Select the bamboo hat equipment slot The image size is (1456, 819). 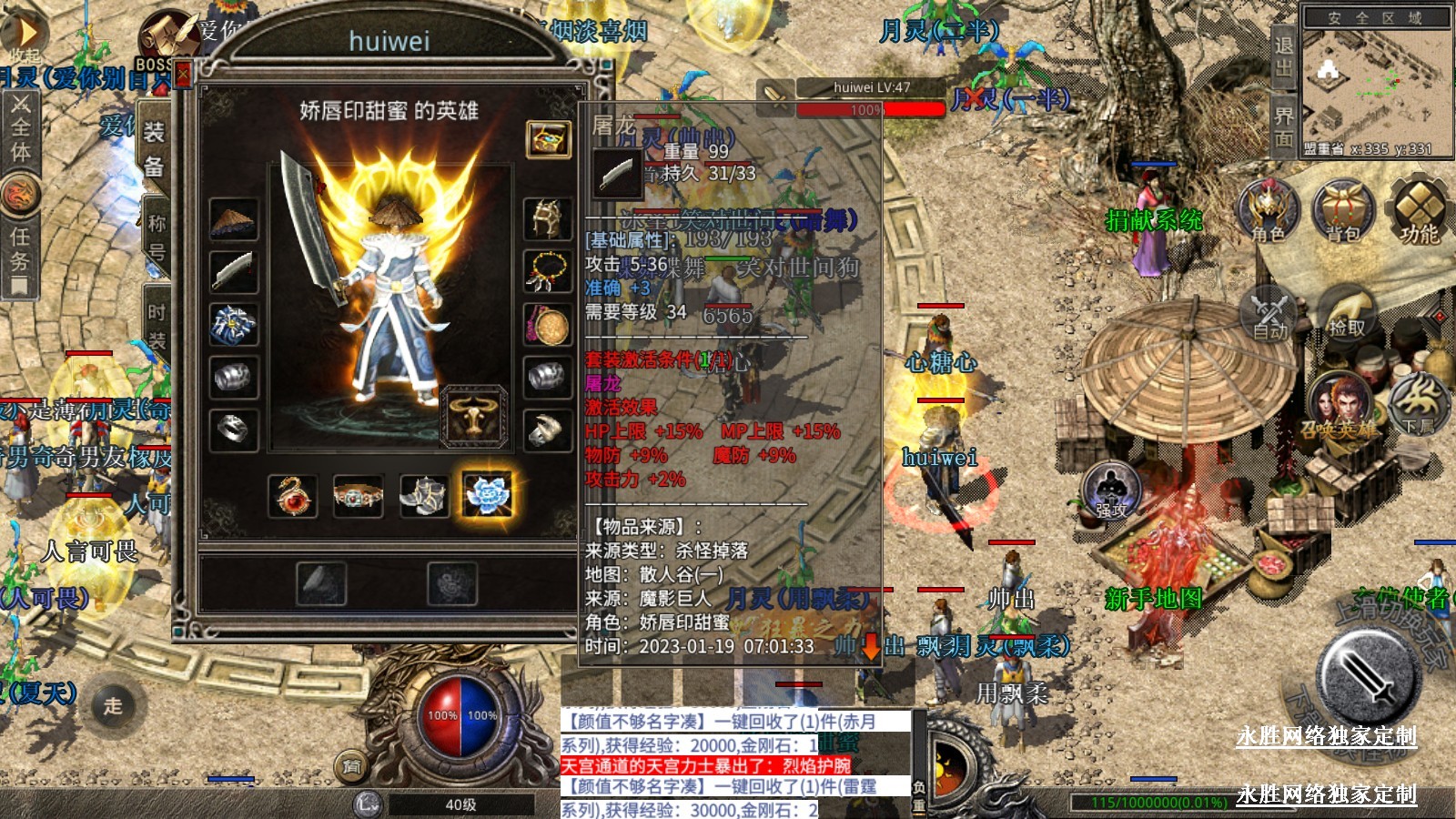233,219
